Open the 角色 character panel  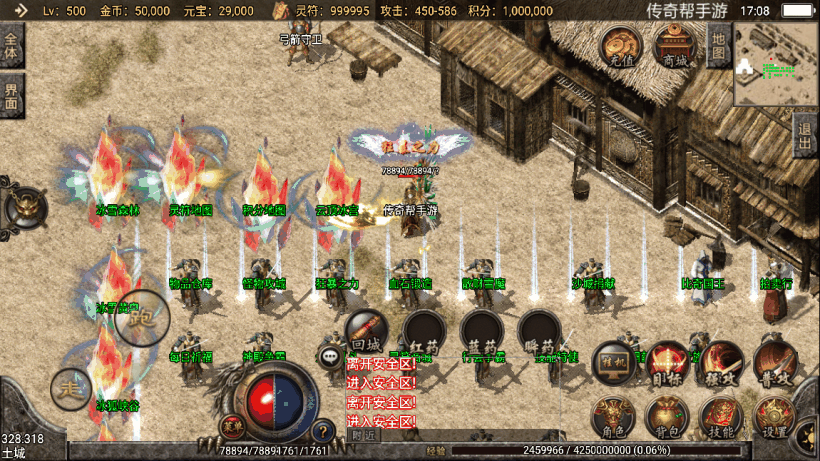pyautogui.click(x=612, y=418)
